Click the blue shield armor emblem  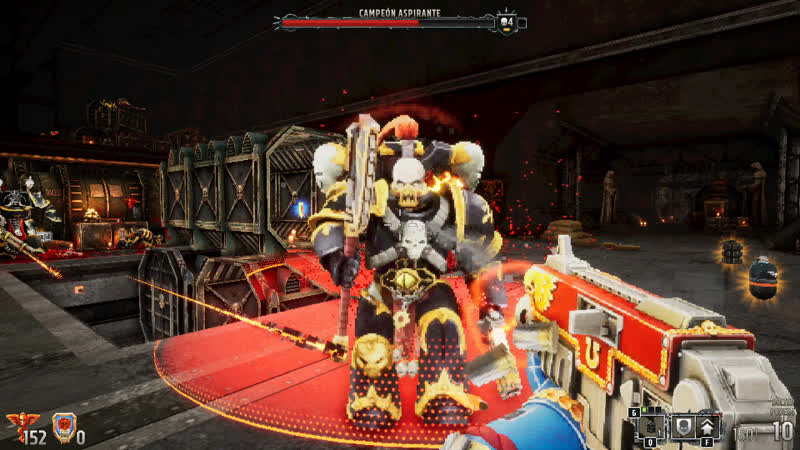[64, 427]
